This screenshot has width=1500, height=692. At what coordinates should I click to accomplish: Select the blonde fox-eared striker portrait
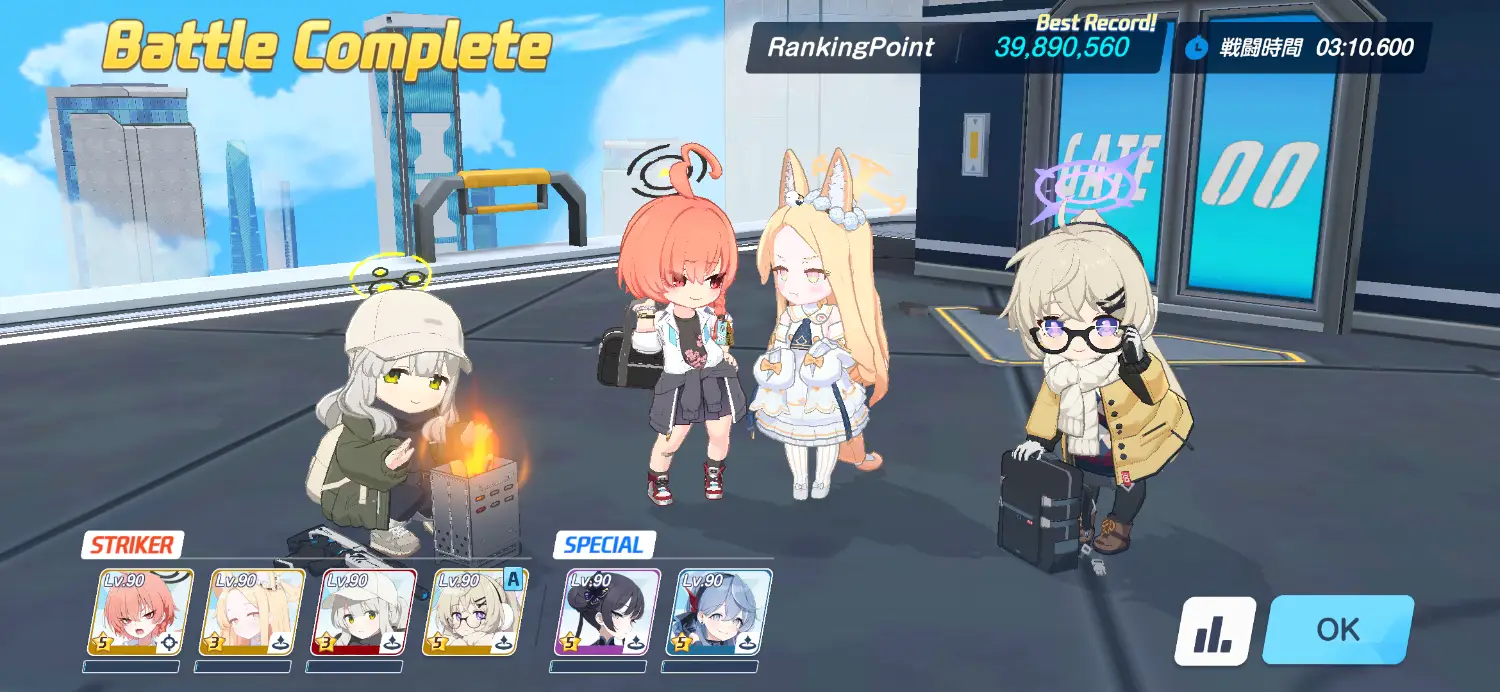pos(253,612)
